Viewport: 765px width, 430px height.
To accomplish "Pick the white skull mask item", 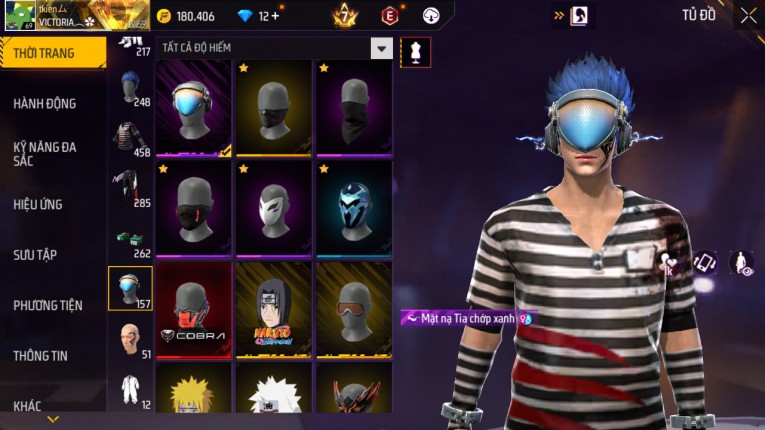I will tap(273, 209).
